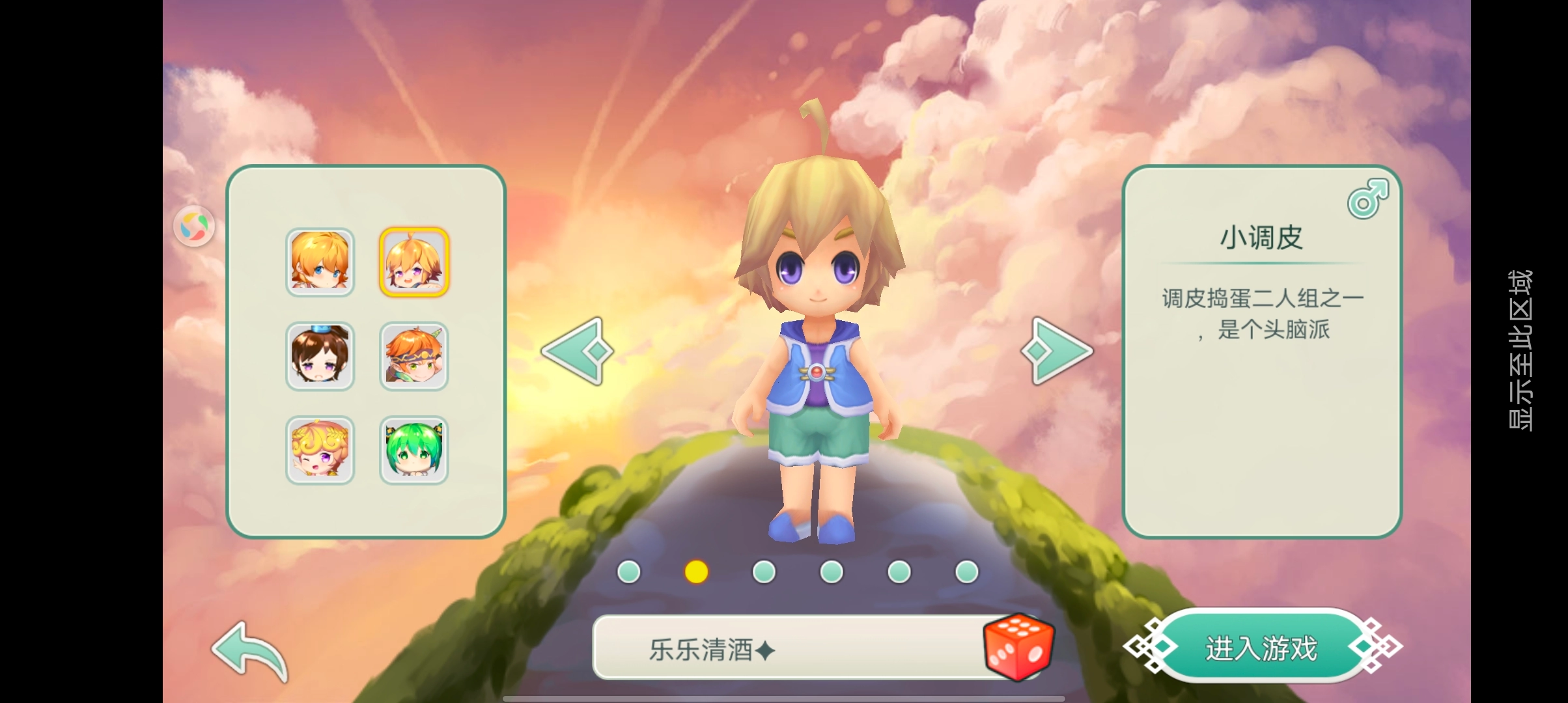Select the active yellow pagination dot
The width and height of the screenshot is (1568, 703).
click(695, 571)
